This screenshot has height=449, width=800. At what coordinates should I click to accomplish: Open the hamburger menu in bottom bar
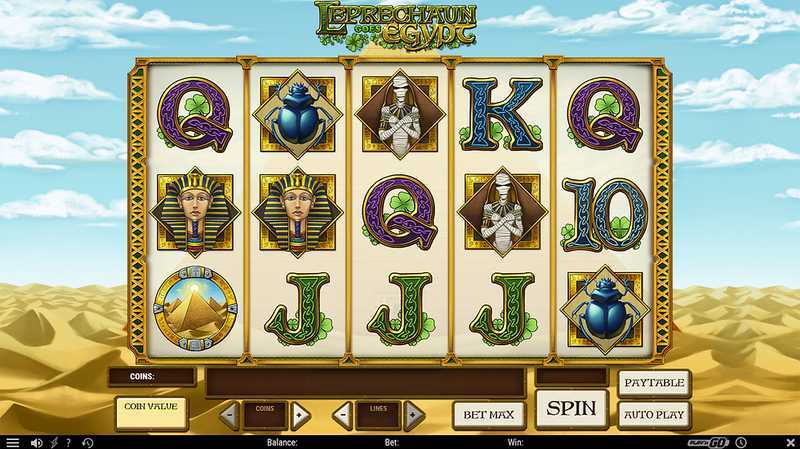click(12, 442)
